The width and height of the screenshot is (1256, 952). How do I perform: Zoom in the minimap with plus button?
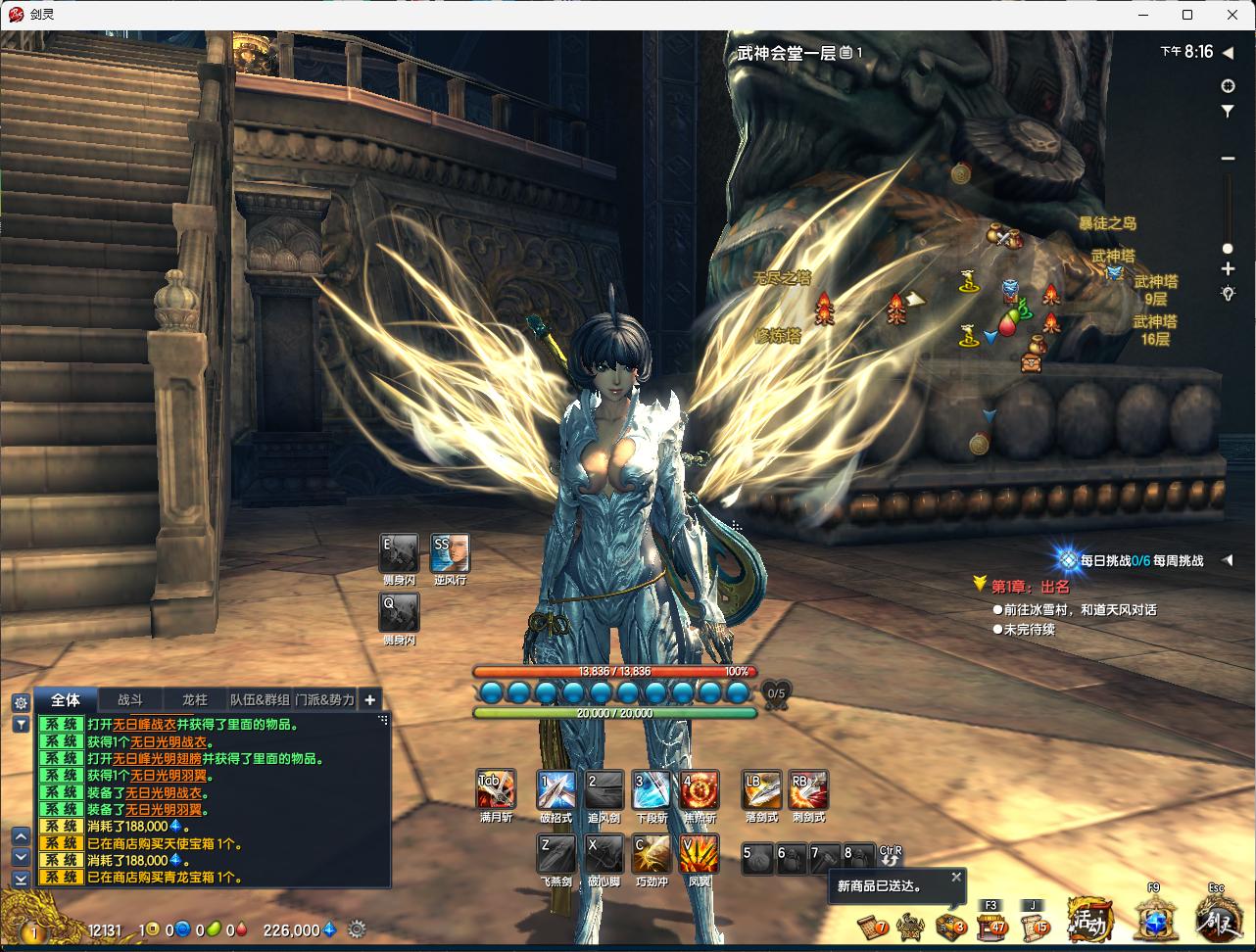coord(1228,268)
